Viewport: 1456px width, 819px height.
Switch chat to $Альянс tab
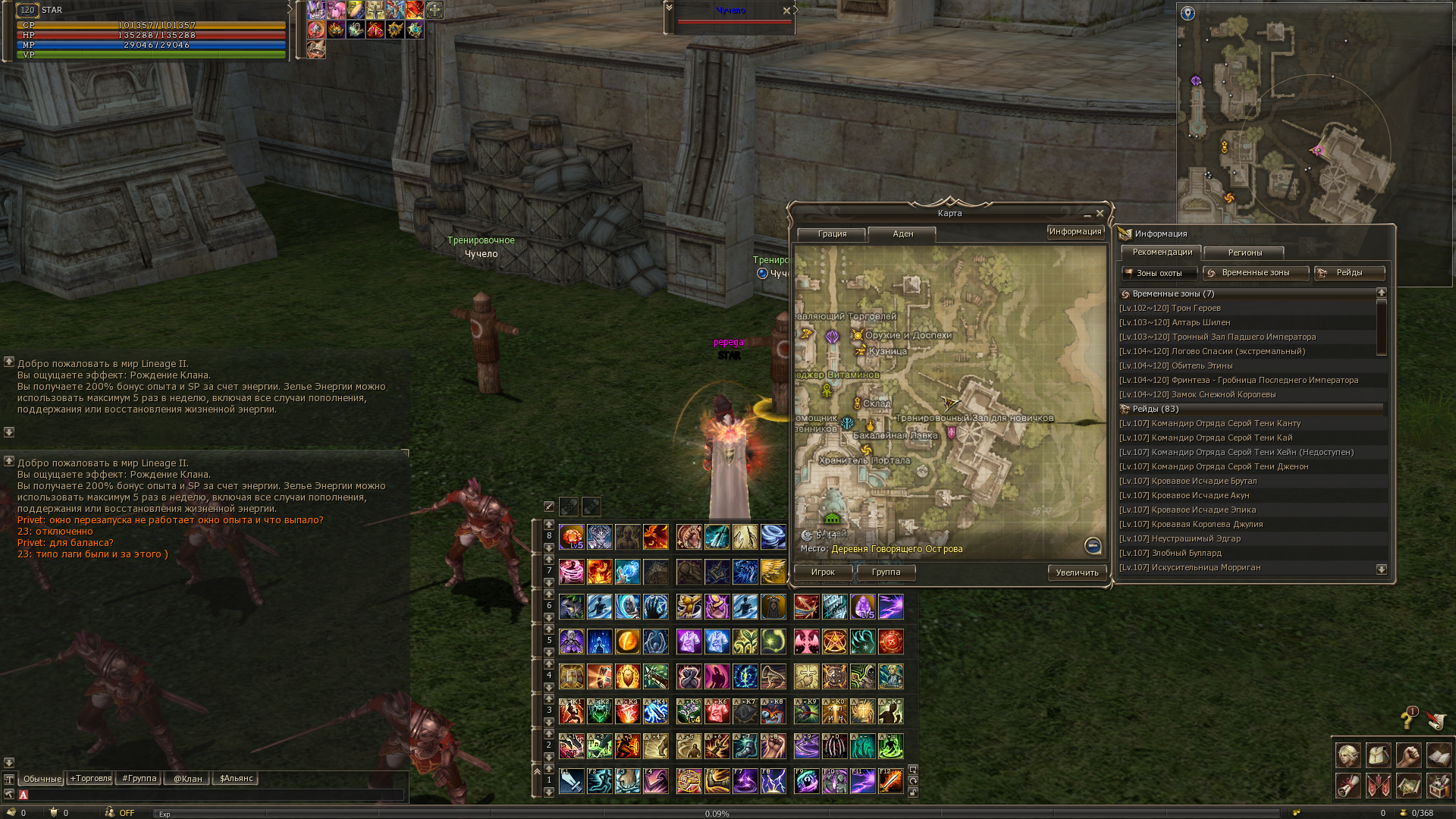click(x=236, y=779)
